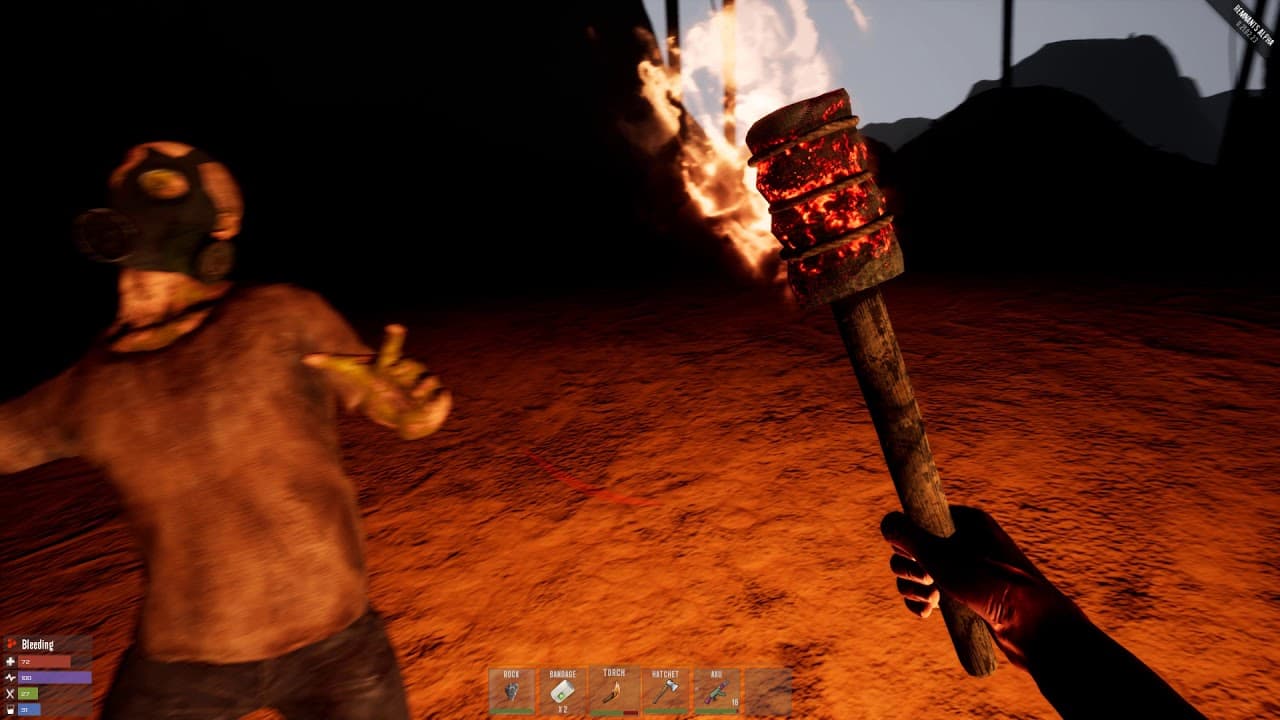1280x720 pixels.
Task: Click the health cross icon
Action: tap(10, 662)
